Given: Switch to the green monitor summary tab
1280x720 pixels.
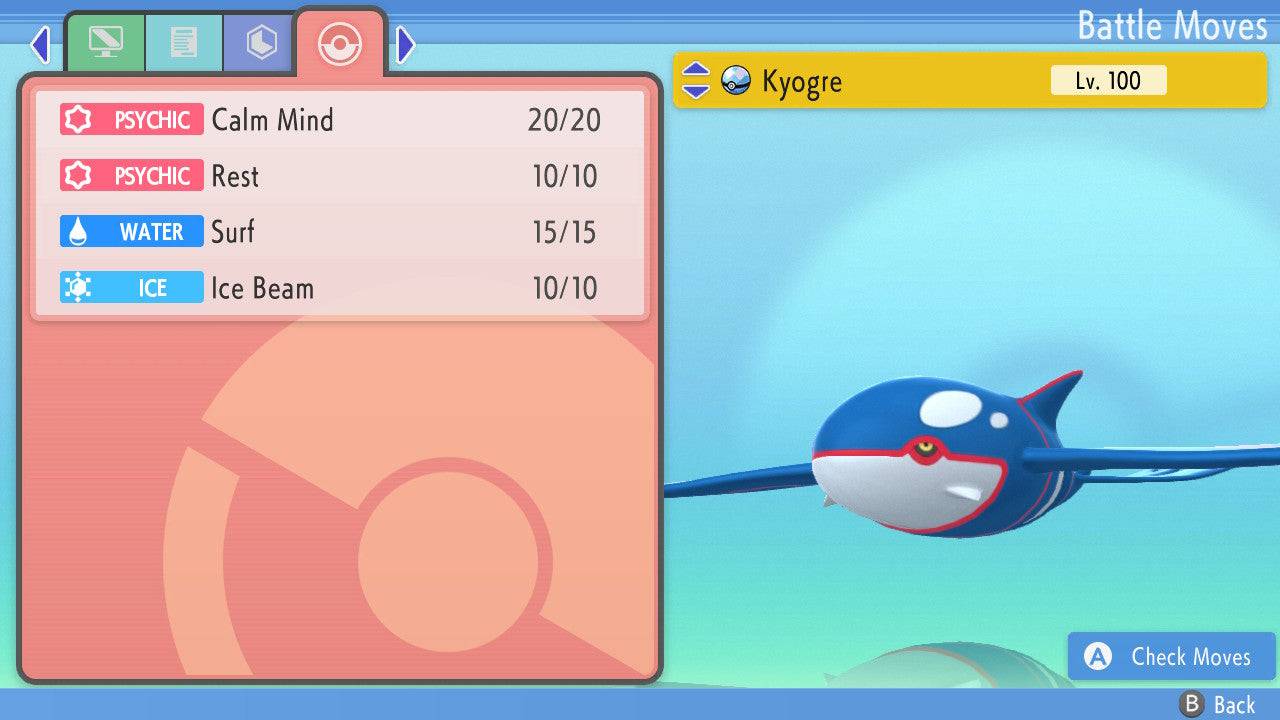Looking at the screenshot, I should pyautogui.click(x=105, y=43).
